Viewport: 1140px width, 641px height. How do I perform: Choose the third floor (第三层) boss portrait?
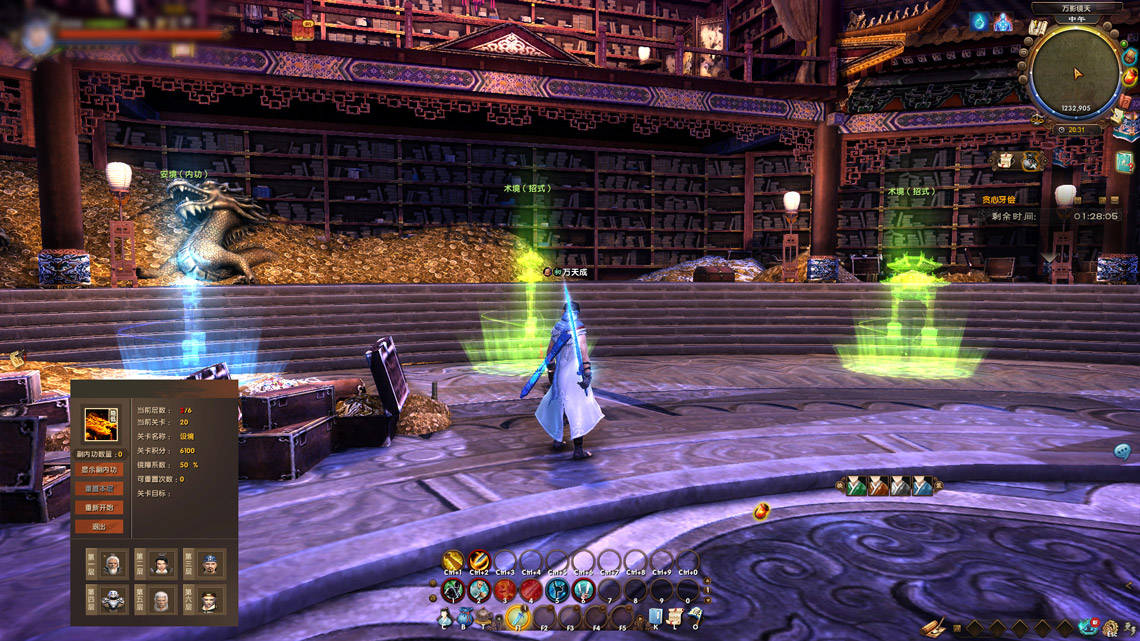tap(209, 565)
